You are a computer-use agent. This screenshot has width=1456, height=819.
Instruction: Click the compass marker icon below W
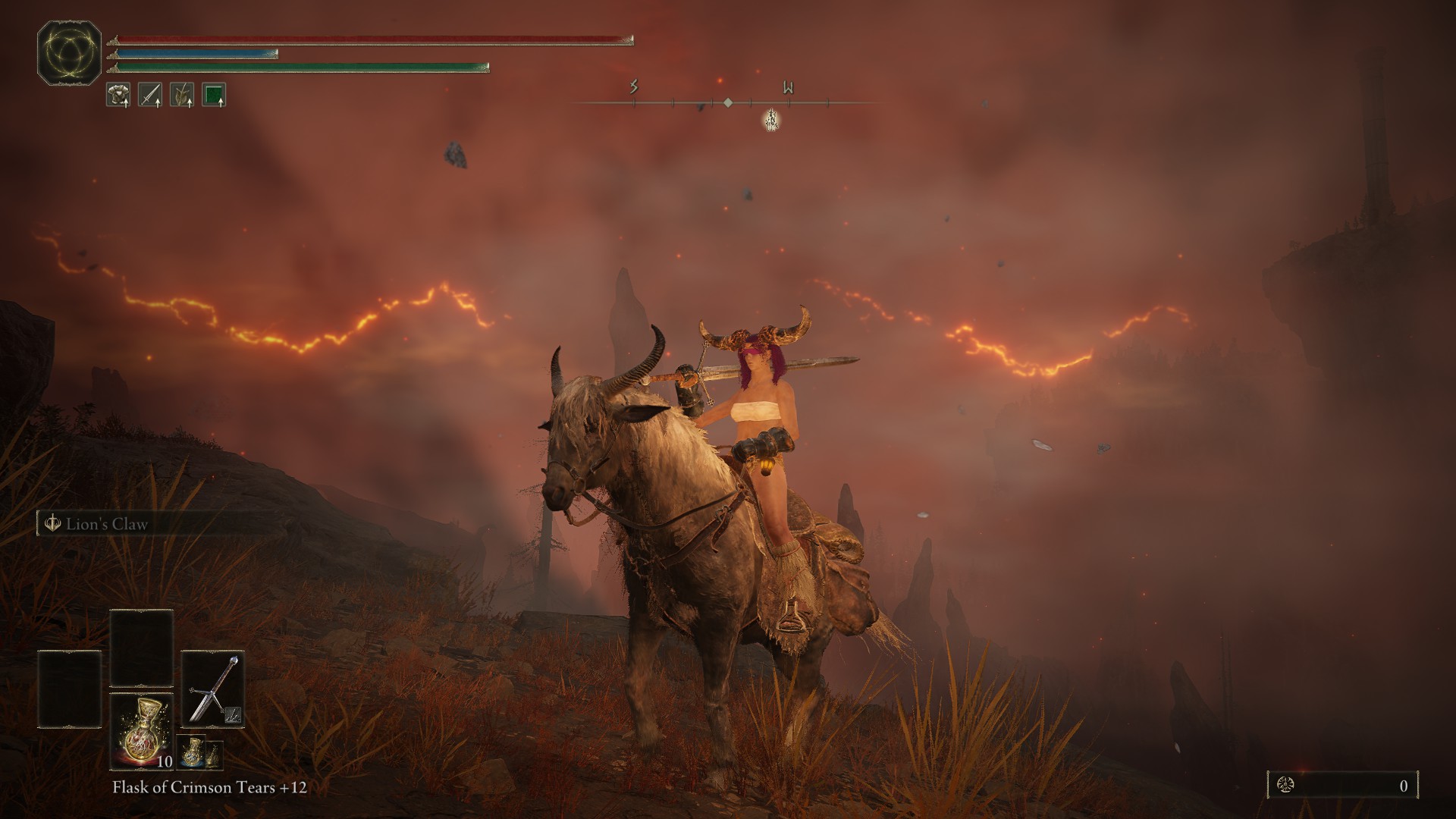point(771,119)
